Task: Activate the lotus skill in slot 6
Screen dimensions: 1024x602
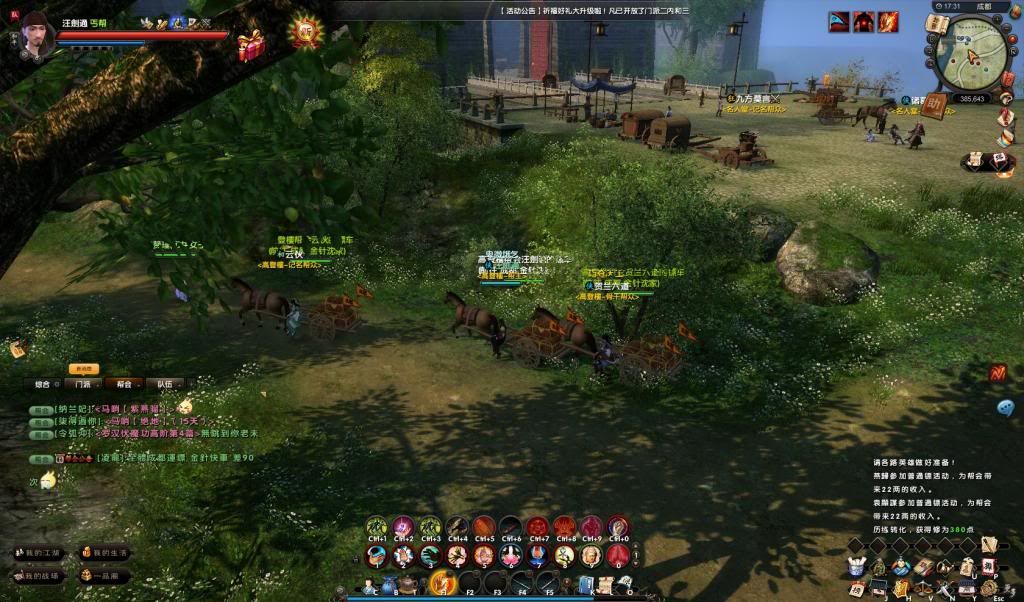Action: (x=511, y=555)
